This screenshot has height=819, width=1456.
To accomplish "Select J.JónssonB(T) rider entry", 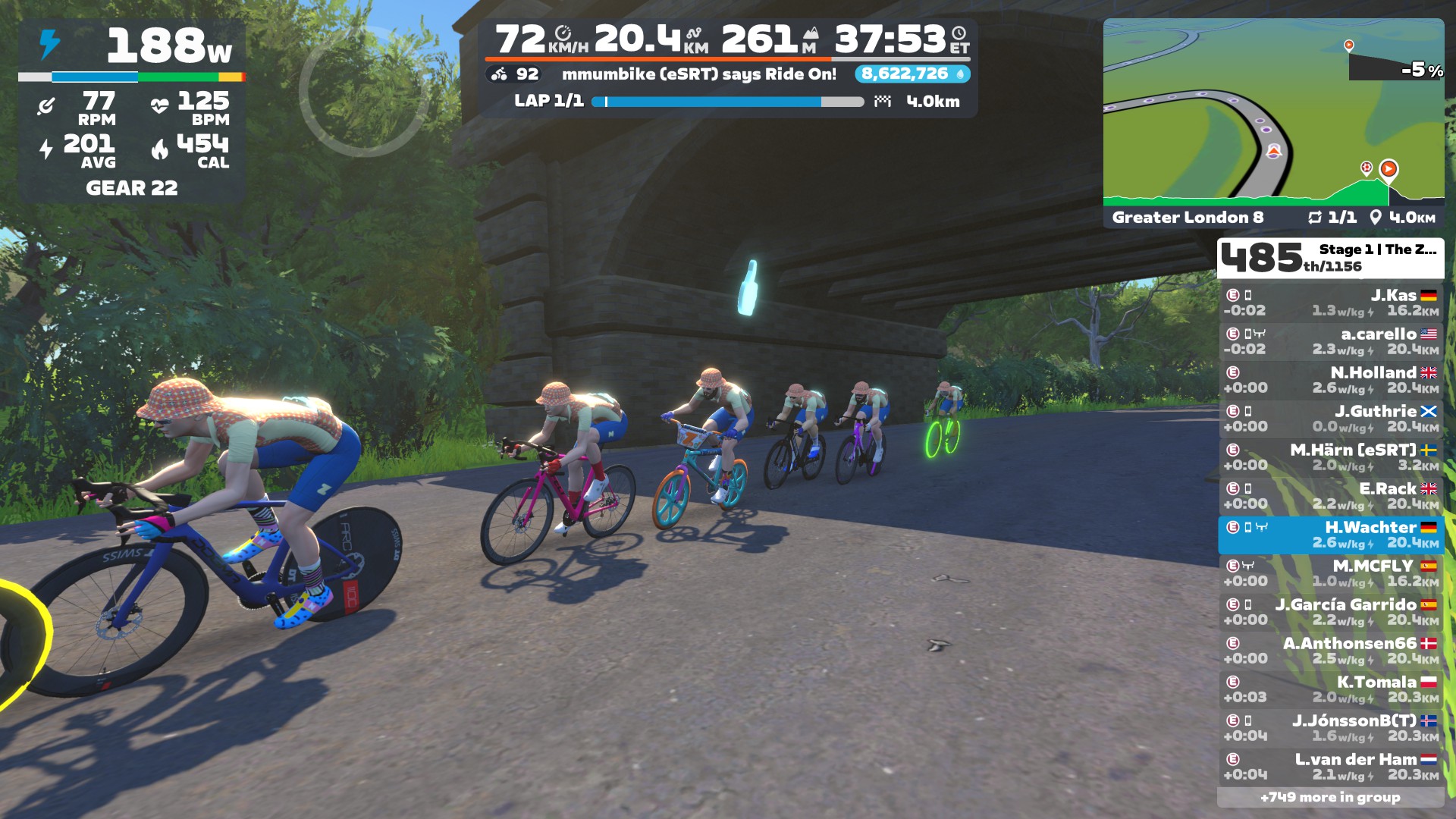I will coord(1330,728).
